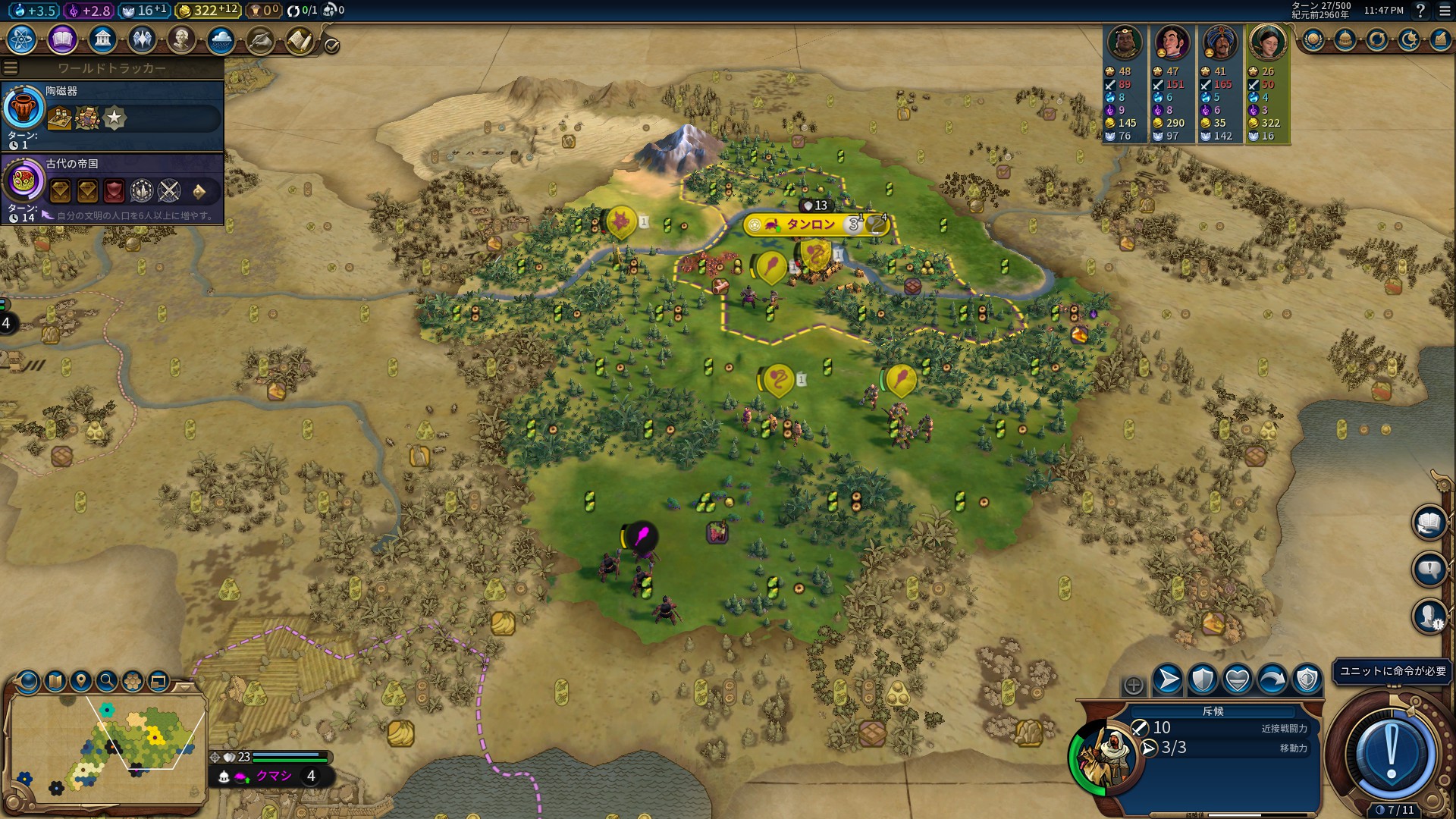Screen dimensions: 1456x819
Task: Open map search with the magnifier icon
Action: click(107, 681)
